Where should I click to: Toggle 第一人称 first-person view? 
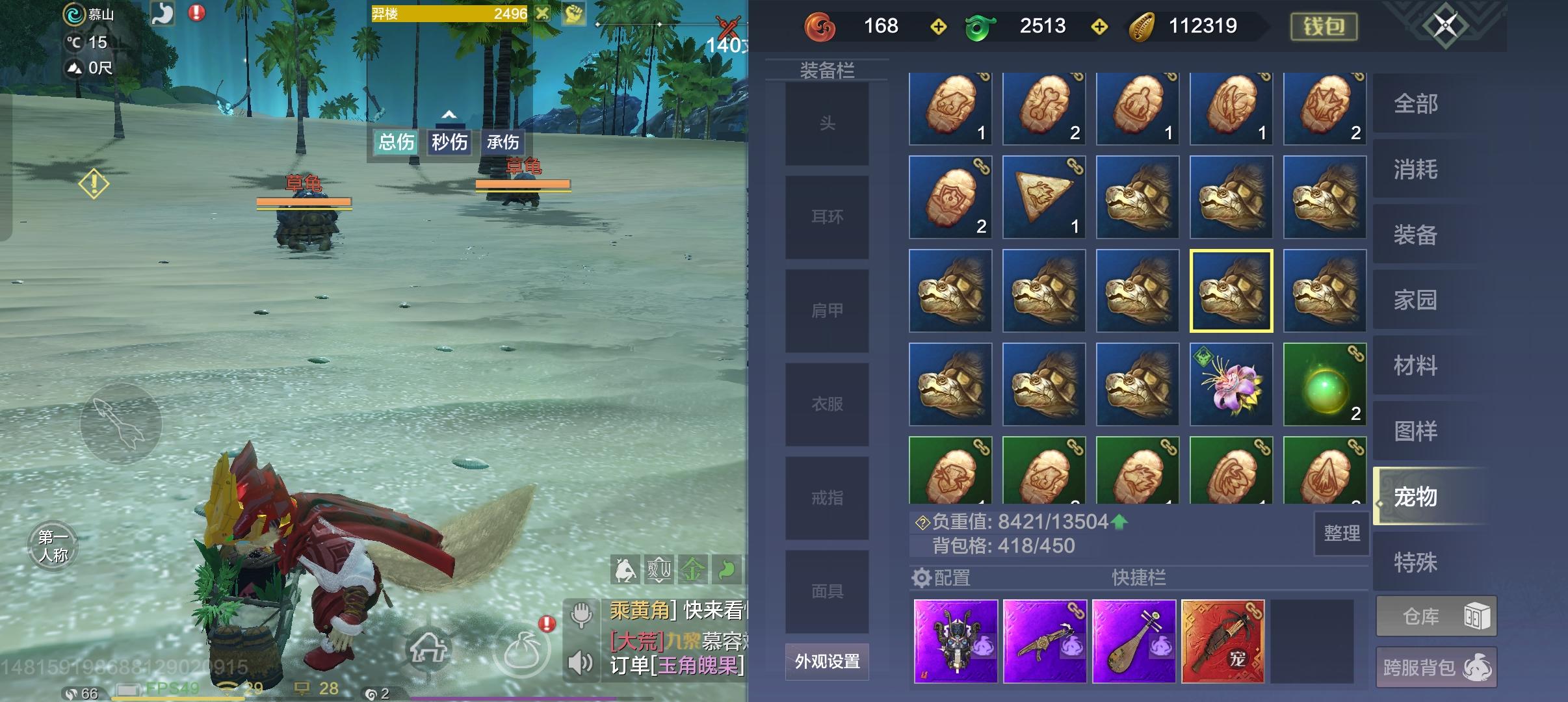53,546
